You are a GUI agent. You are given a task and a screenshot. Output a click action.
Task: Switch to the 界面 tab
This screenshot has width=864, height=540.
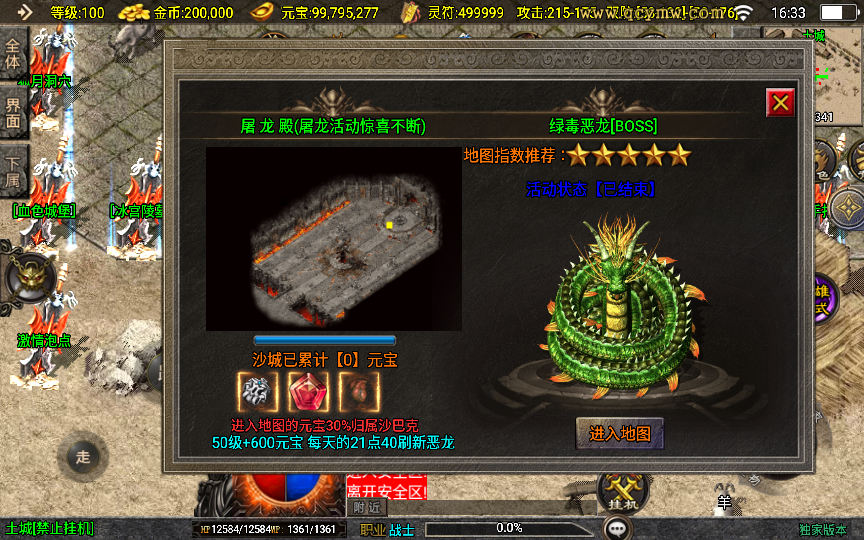pyautogui.click(x=13, y=112)
